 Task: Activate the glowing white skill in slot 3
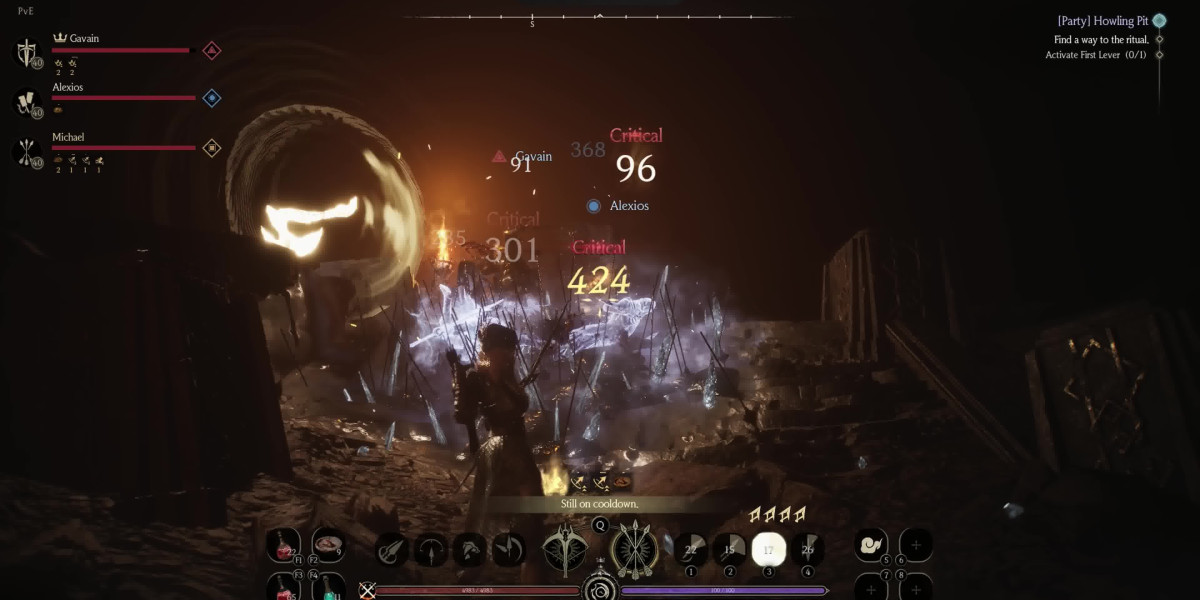click(x=769, y=548)
